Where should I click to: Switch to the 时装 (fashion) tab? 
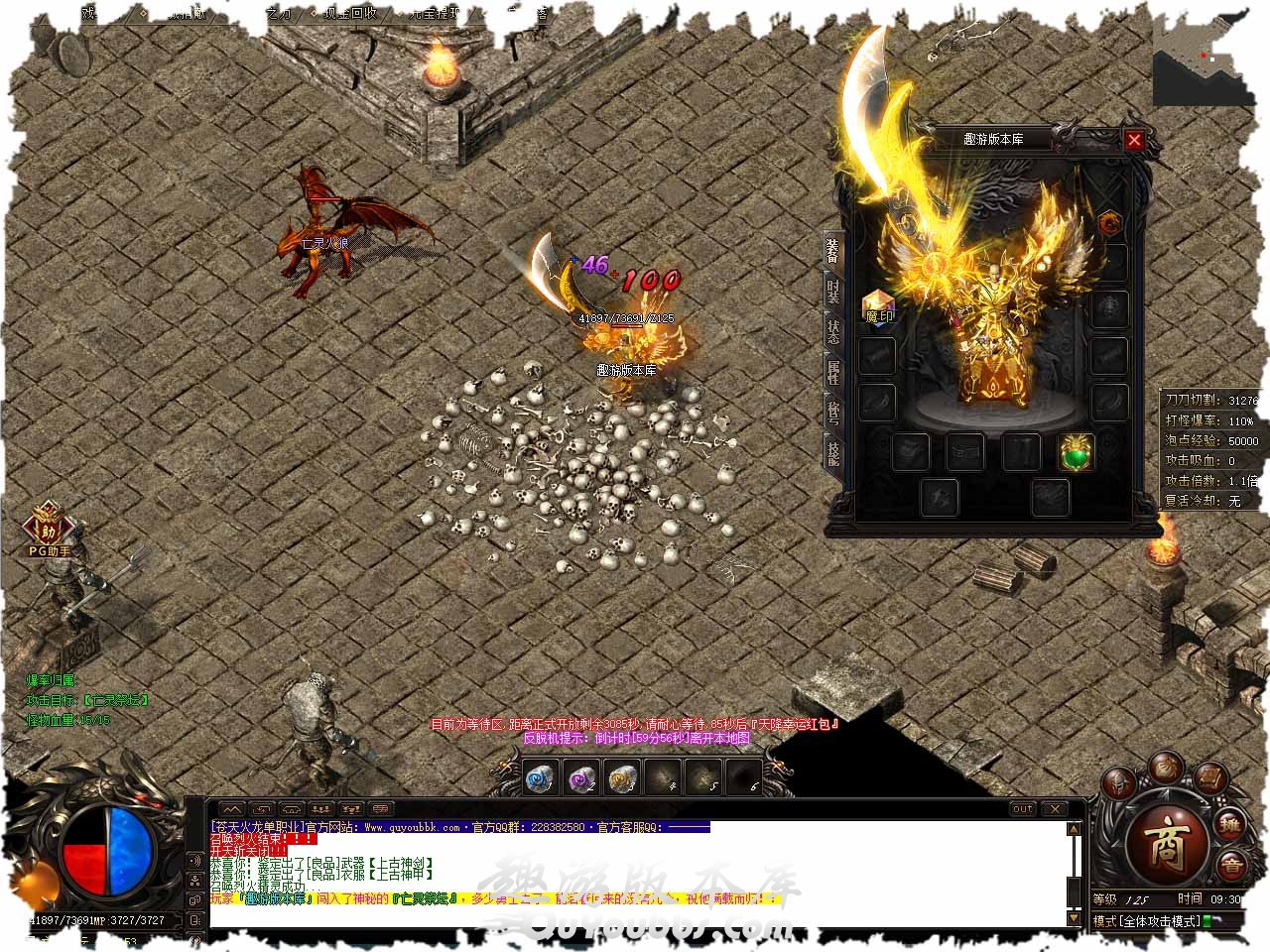(833, 291)
